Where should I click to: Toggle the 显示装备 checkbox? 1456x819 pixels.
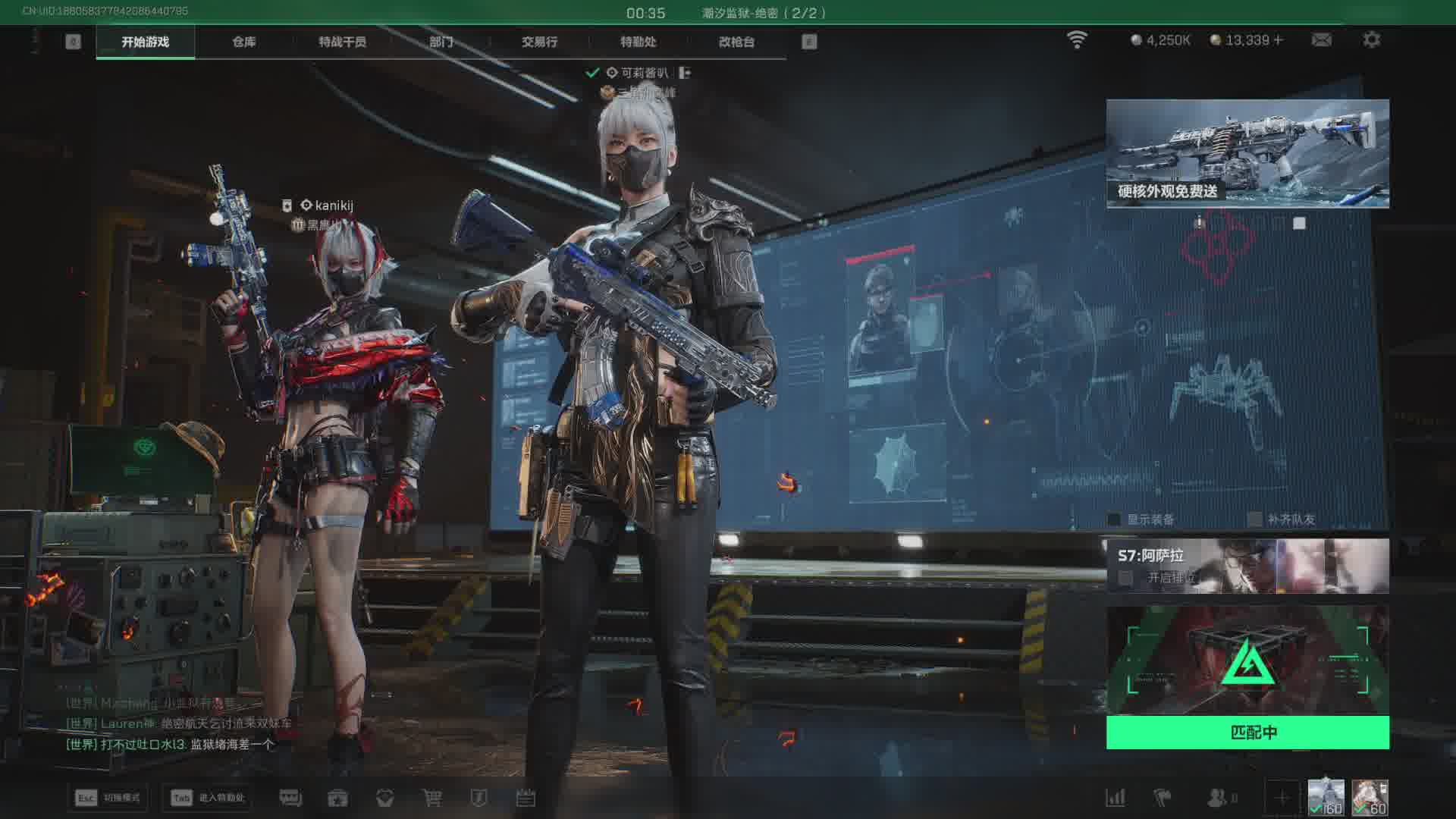pyautogui.click(x=1114, y=519)
